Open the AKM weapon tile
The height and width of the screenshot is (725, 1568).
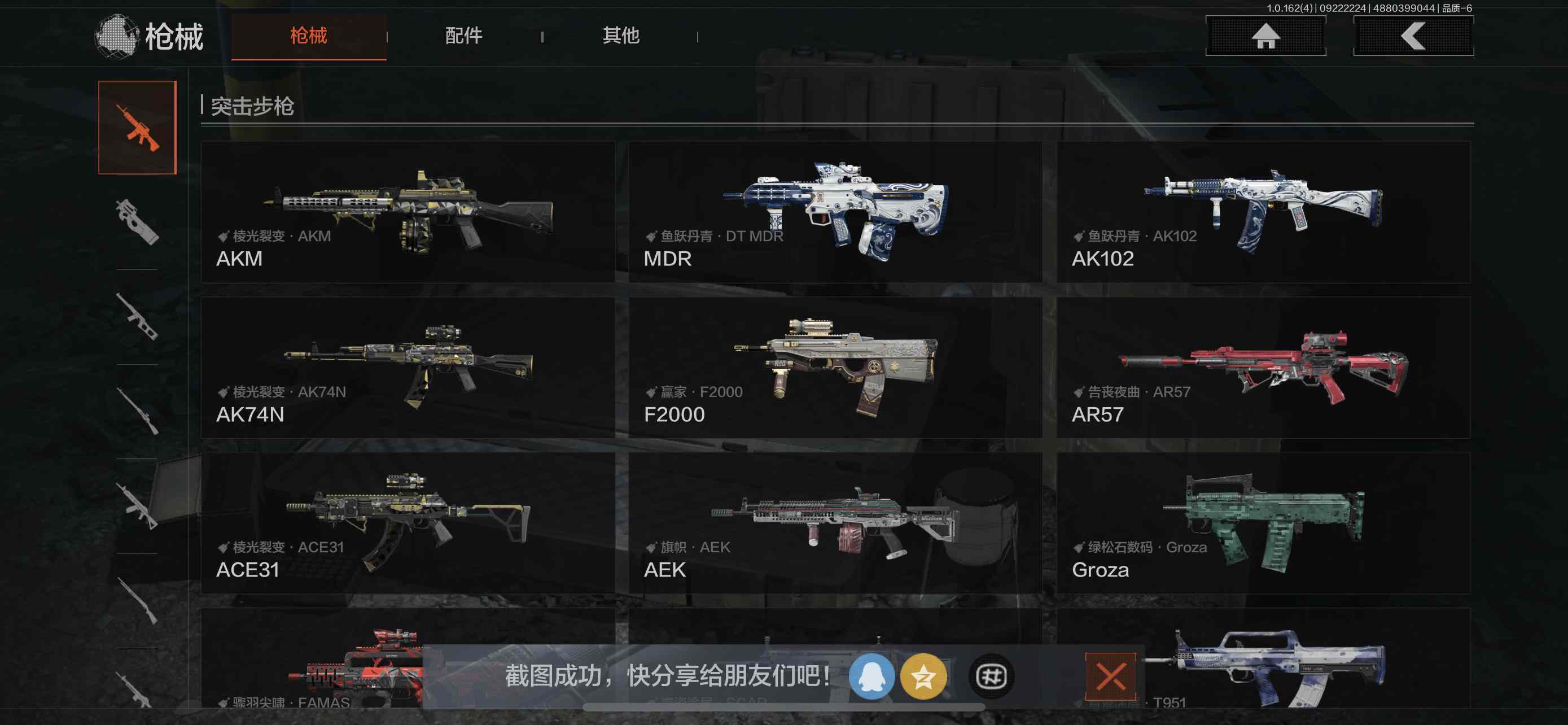click(407, 212)
